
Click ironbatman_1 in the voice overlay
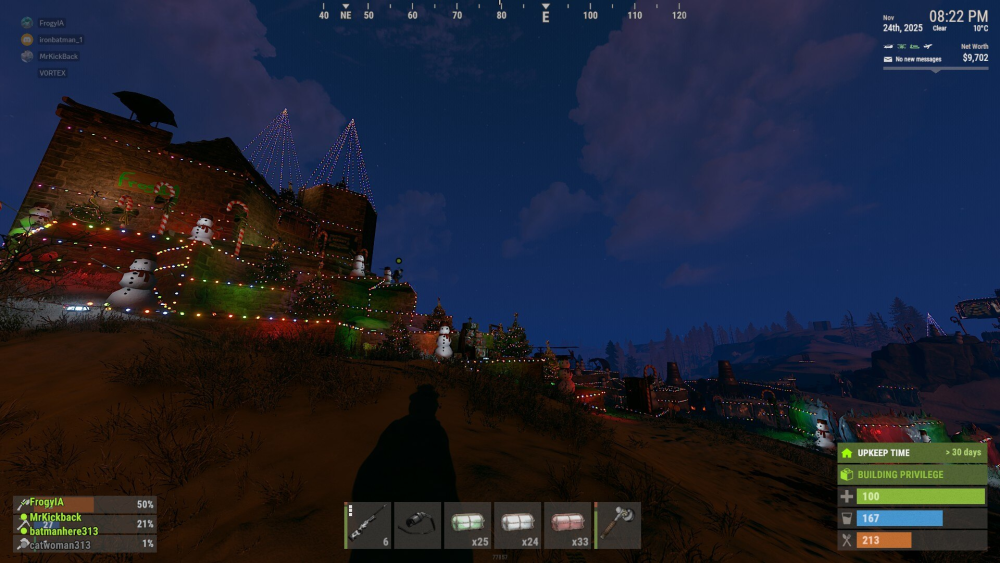click(60, 39)
